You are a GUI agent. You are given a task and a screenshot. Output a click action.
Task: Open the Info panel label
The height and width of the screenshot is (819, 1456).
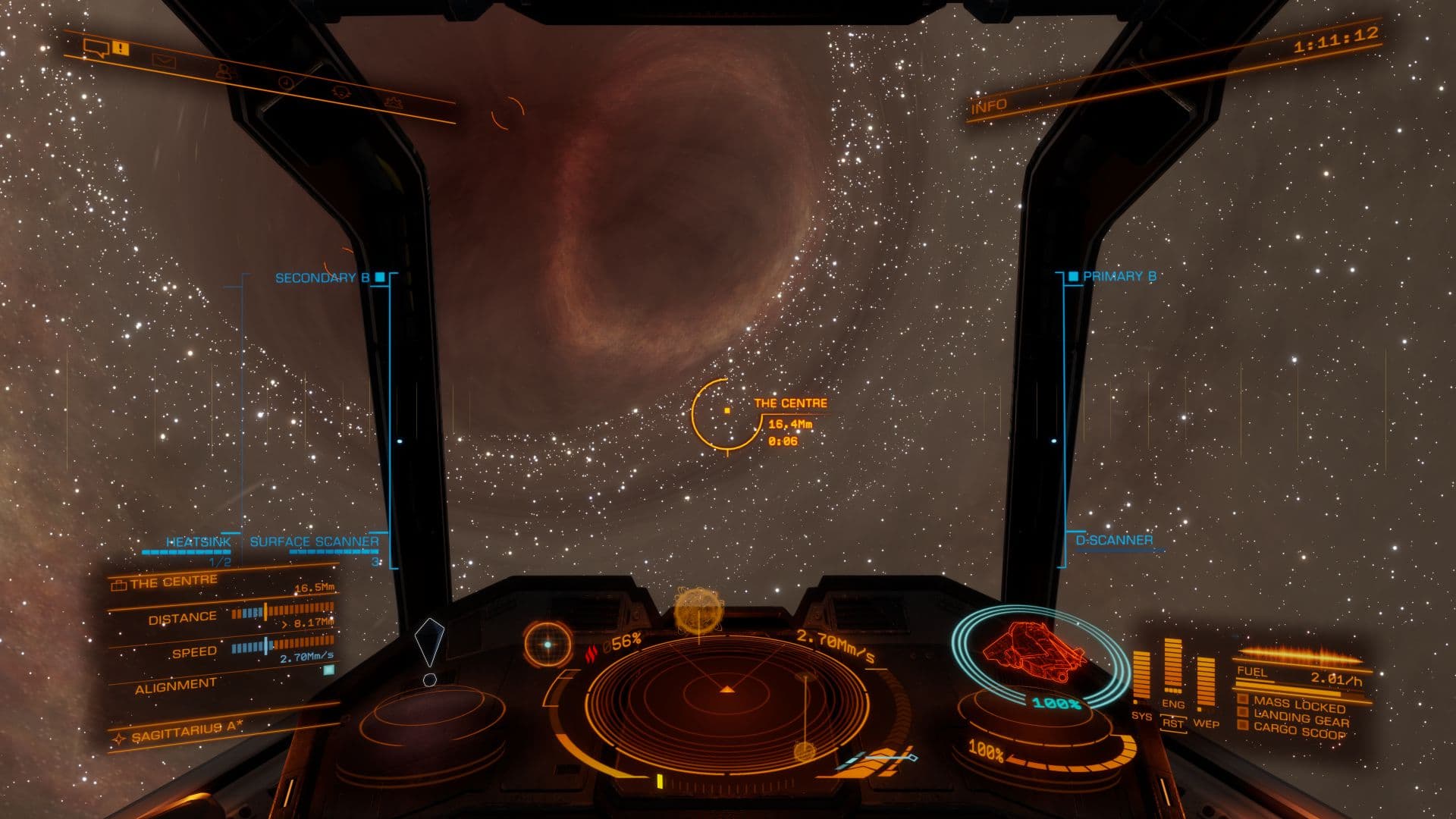[989, 106]
